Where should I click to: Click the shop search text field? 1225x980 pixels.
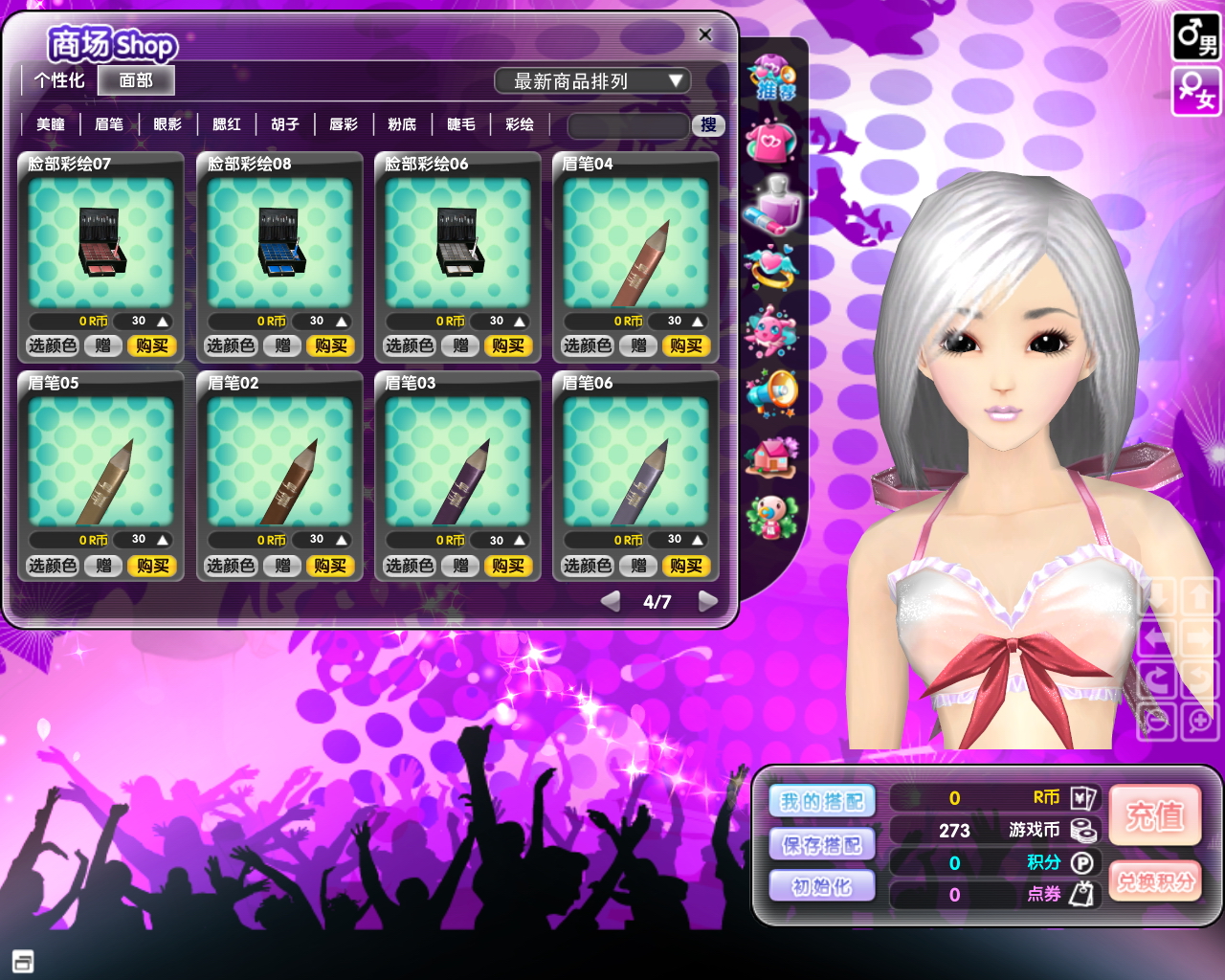pyautogui.click(x=628, y=125)
